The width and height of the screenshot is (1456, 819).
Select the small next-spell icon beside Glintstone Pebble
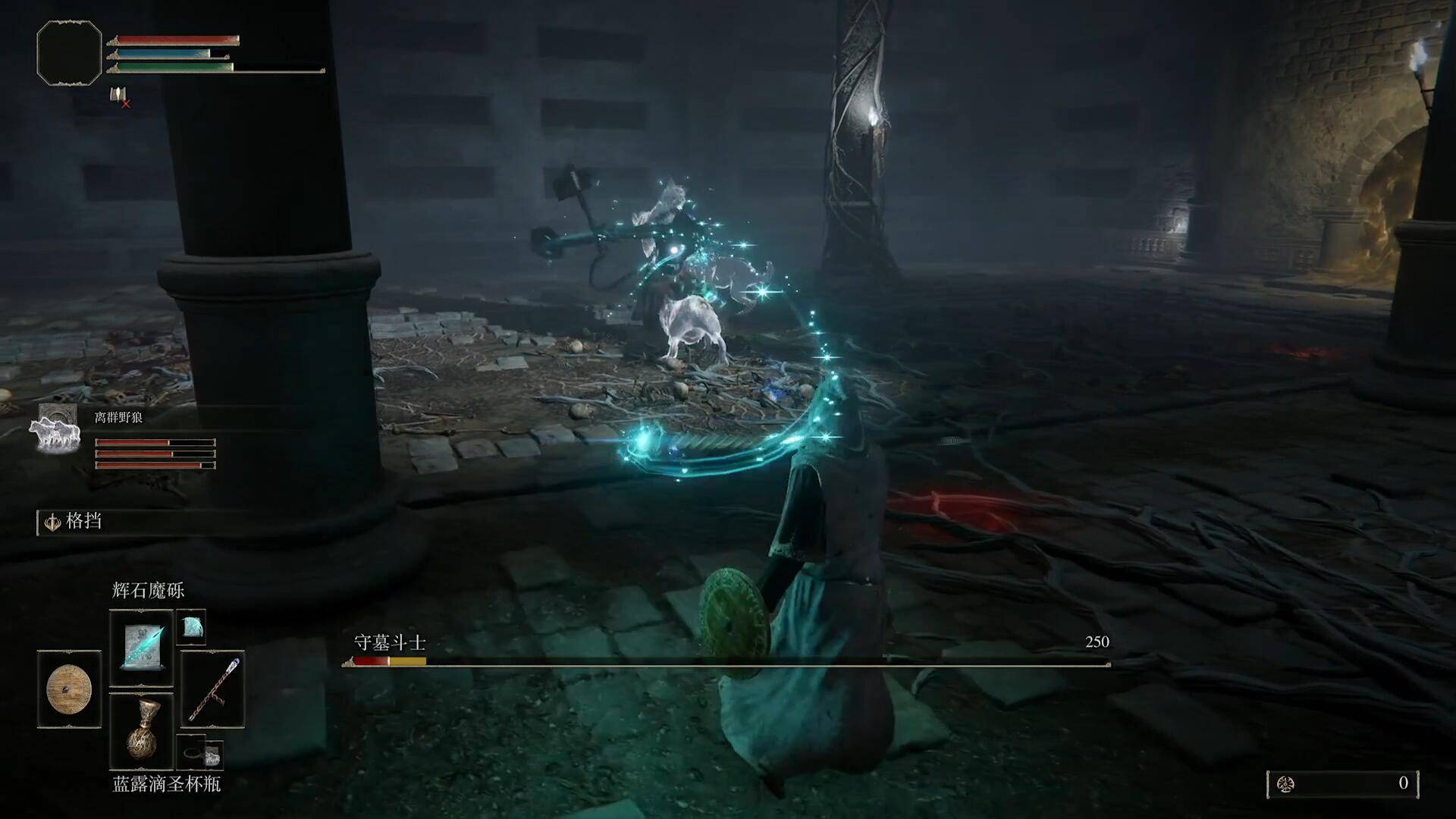pos(191,627)
